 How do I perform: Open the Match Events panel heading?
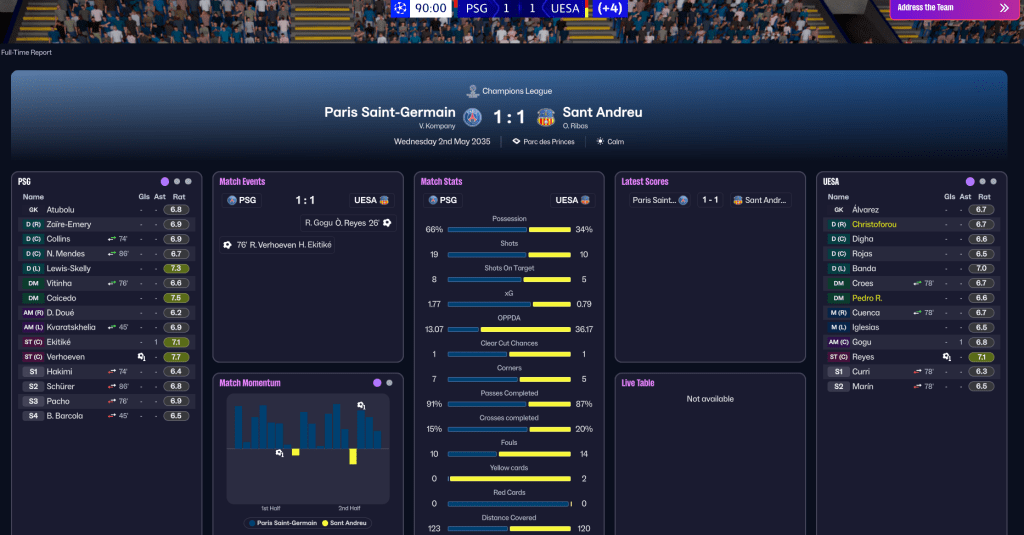point(242,182)
